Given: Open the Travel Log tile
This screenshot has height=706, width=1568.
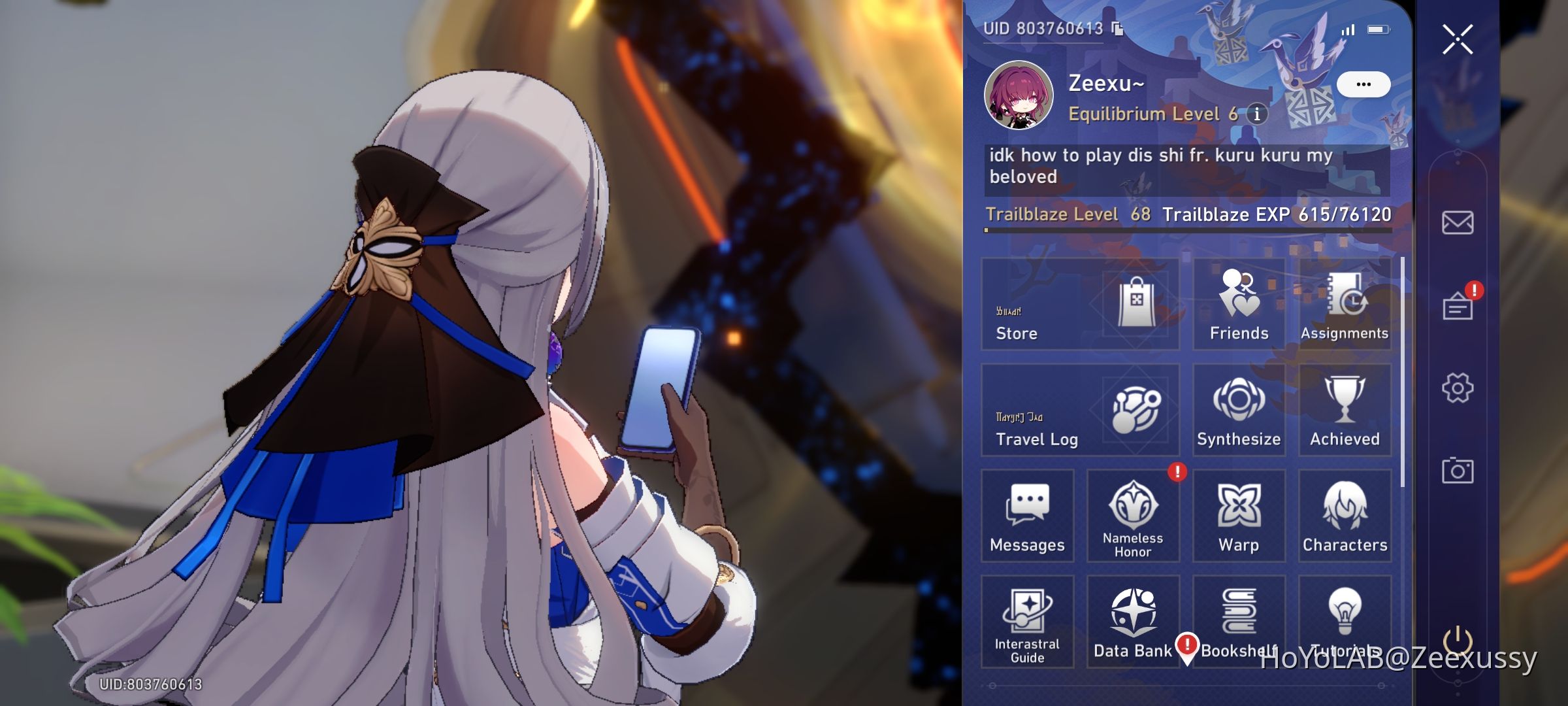Looking at the screenshot, I should 1078,411.
